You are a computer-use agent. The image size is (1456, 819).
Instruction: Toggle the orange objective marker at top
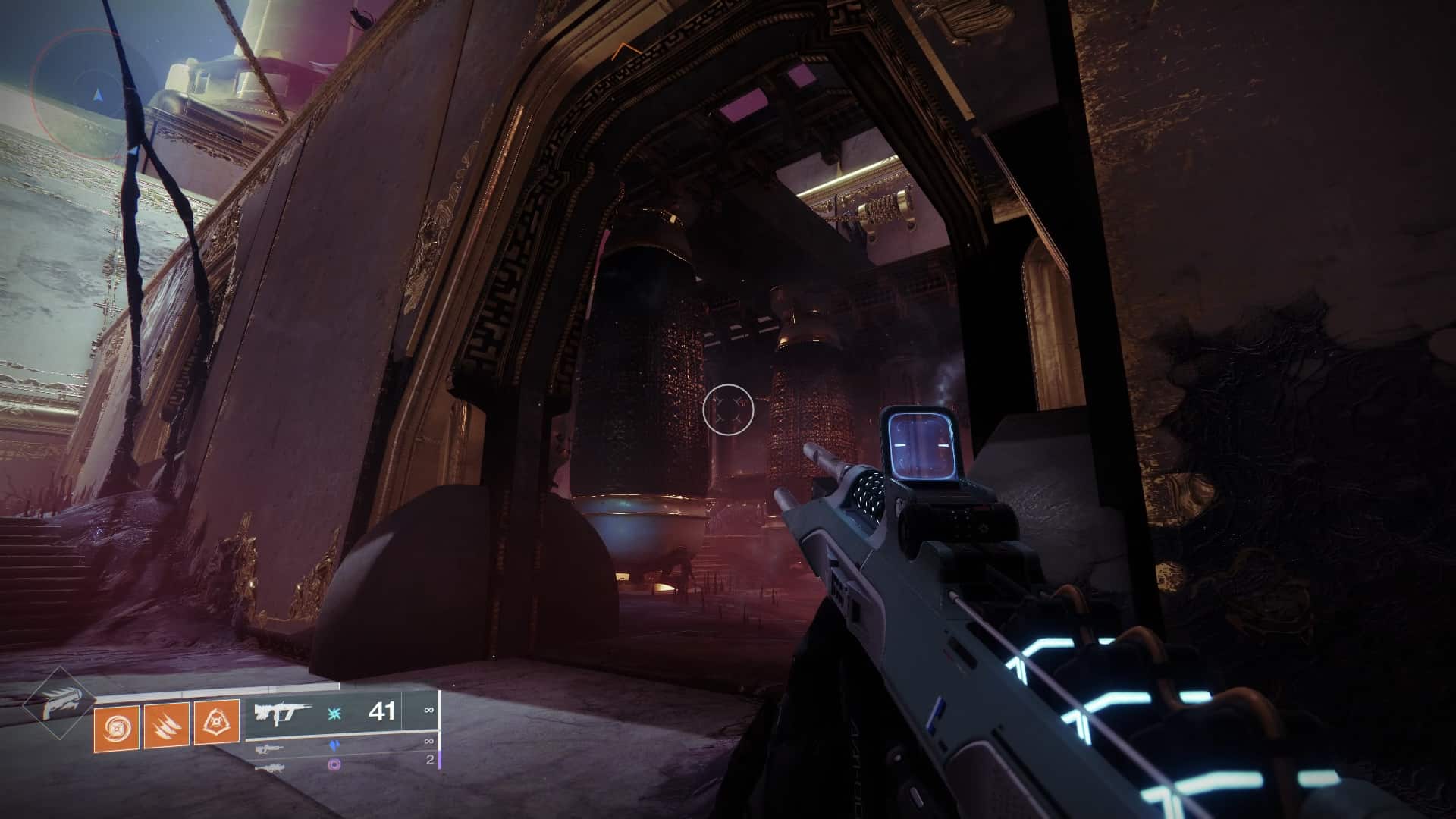(x=624, y=50)
